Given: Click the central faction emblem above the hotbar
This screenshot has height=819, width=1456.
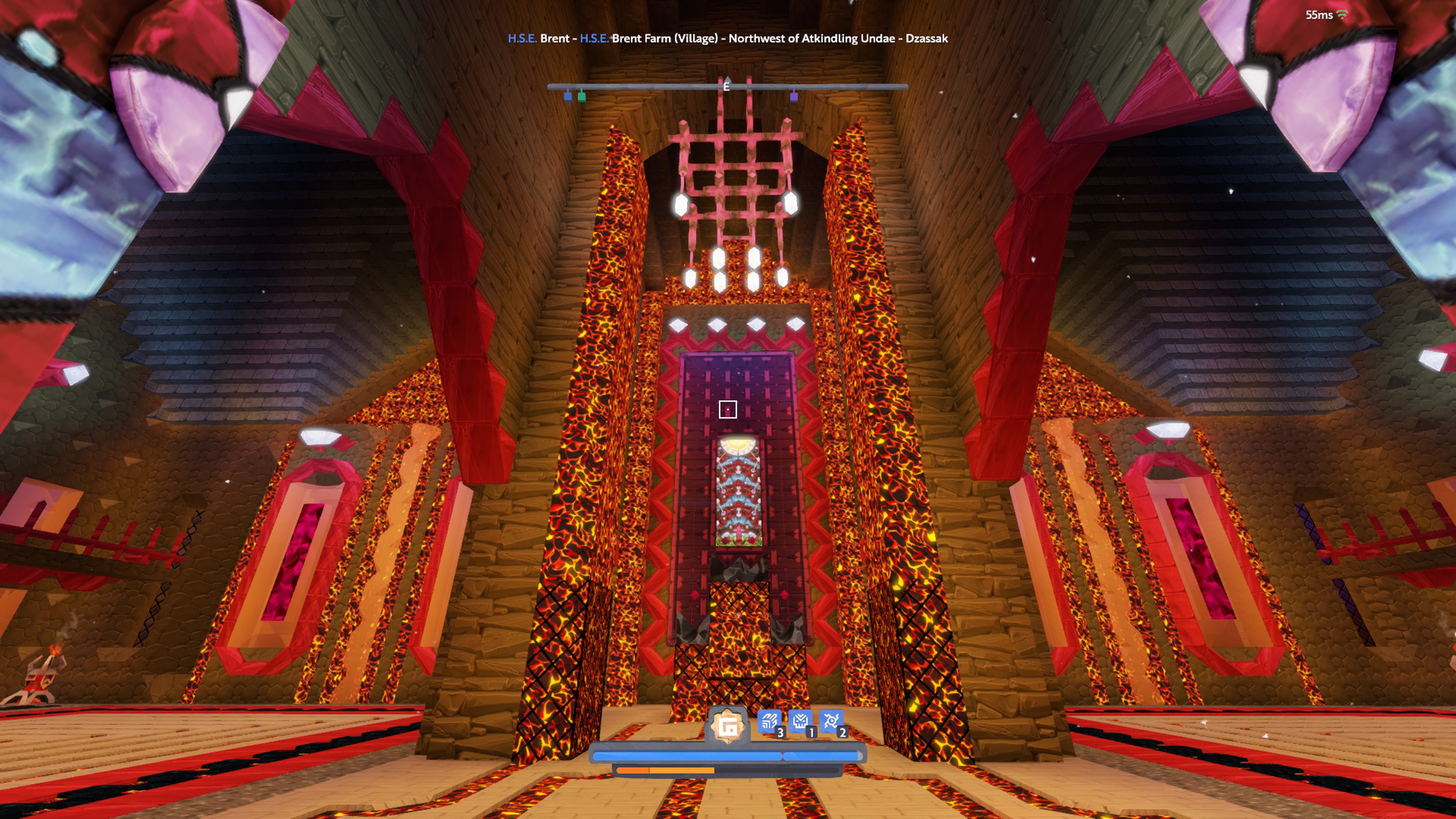Looking at the screenshot, I should point(728,725).
